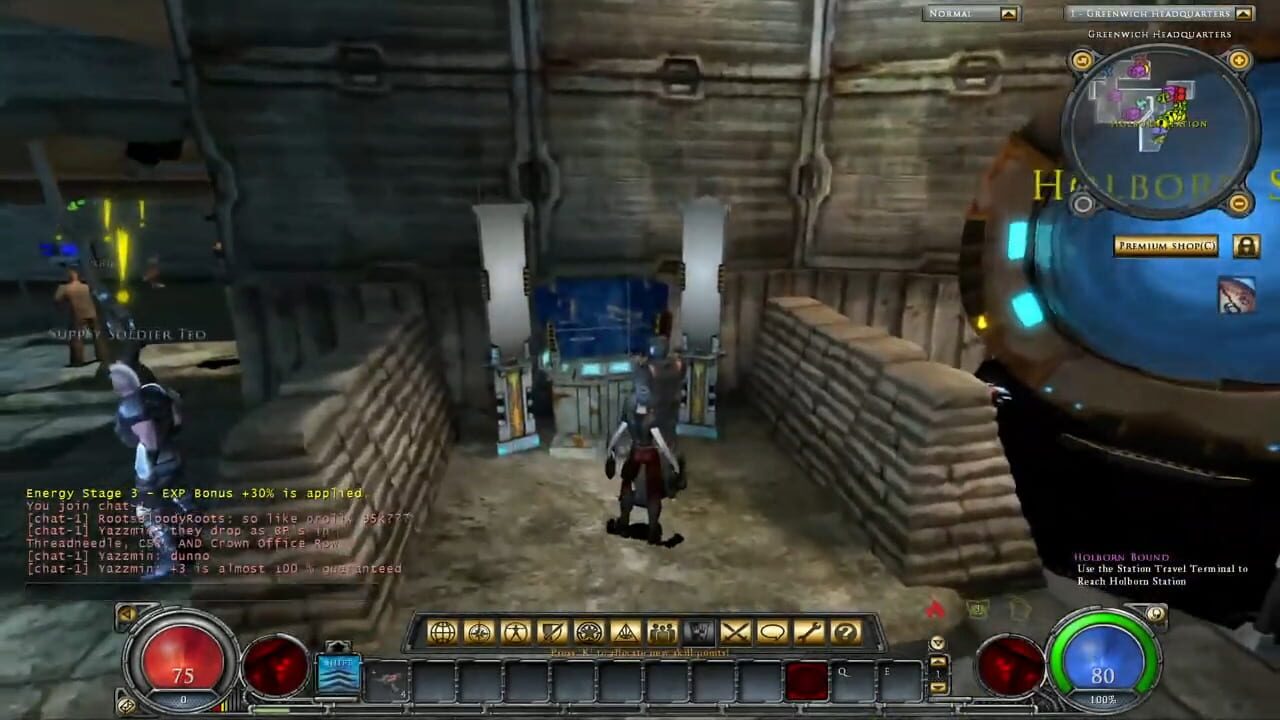Image resolution: width=1280 pixels, height=720 pixels.
Task: Toggle the crossed swords PvP icon
Action: tap(738, 631)
